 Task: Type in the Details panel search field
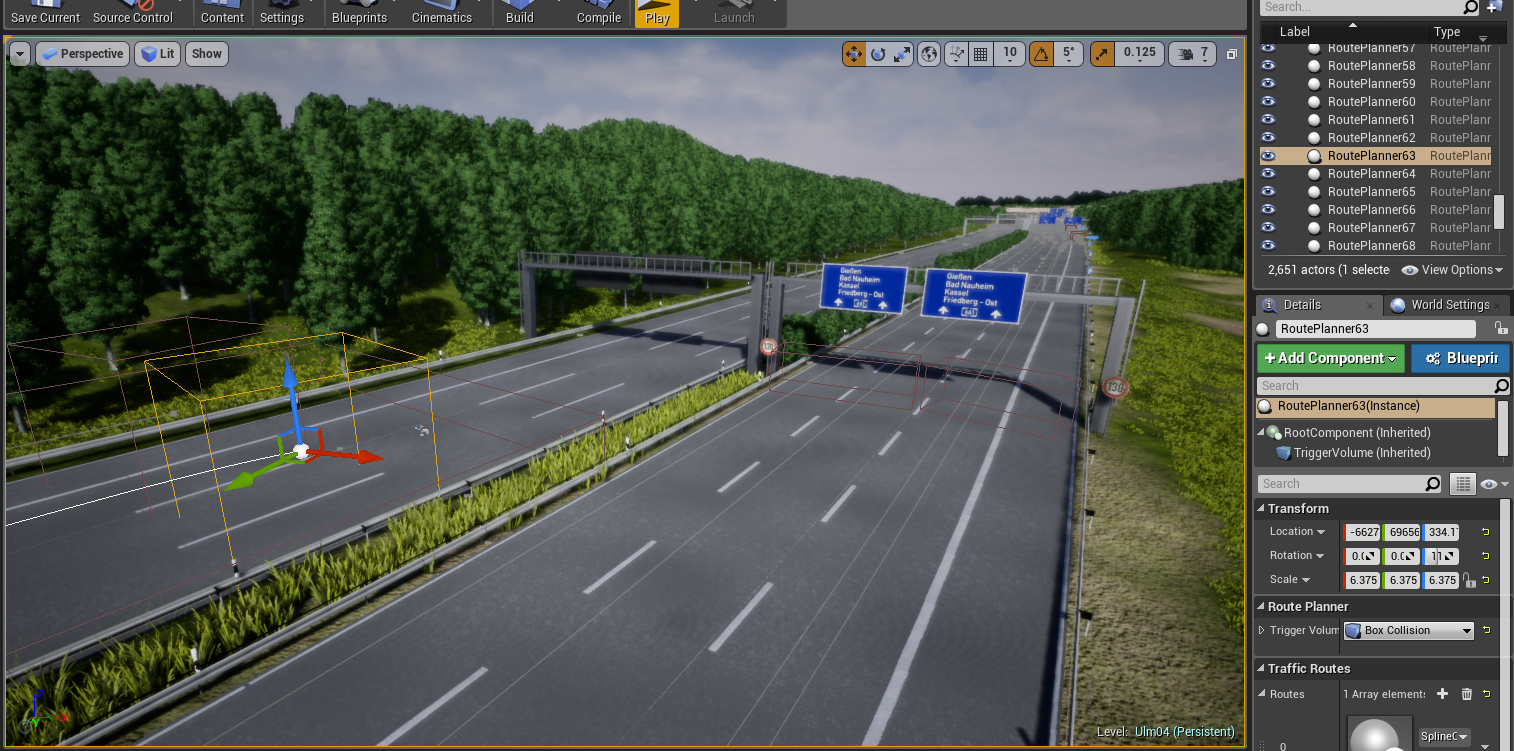pyautogui.click(x=1350, y=483)
